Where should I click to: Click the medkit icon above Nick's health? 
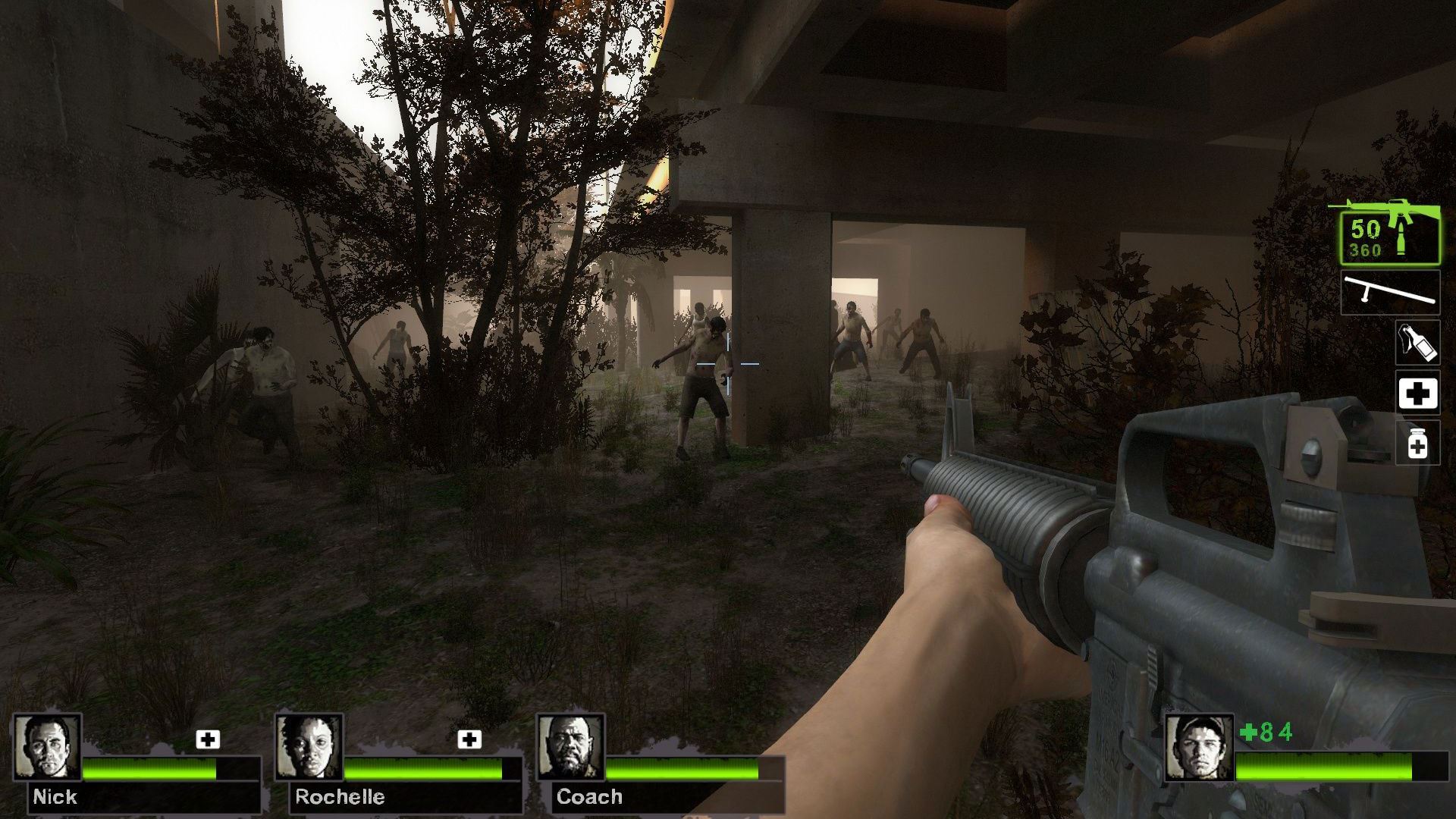coord(208,739)
